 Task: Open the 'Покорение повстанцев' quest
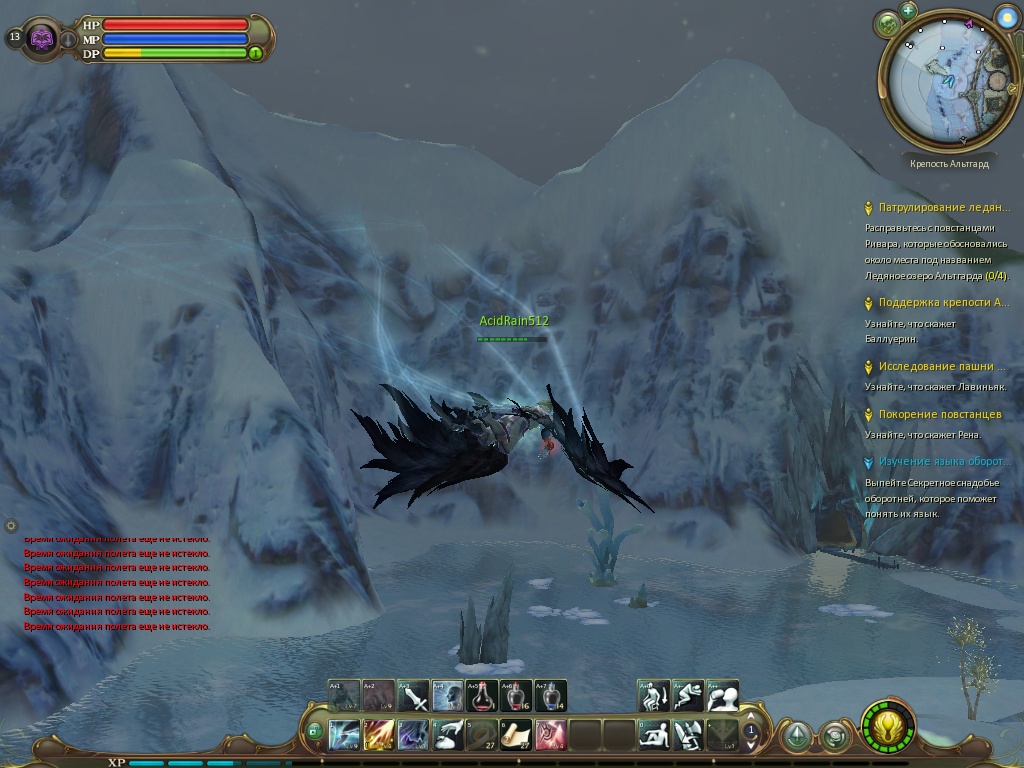click(x=939, y=415)
